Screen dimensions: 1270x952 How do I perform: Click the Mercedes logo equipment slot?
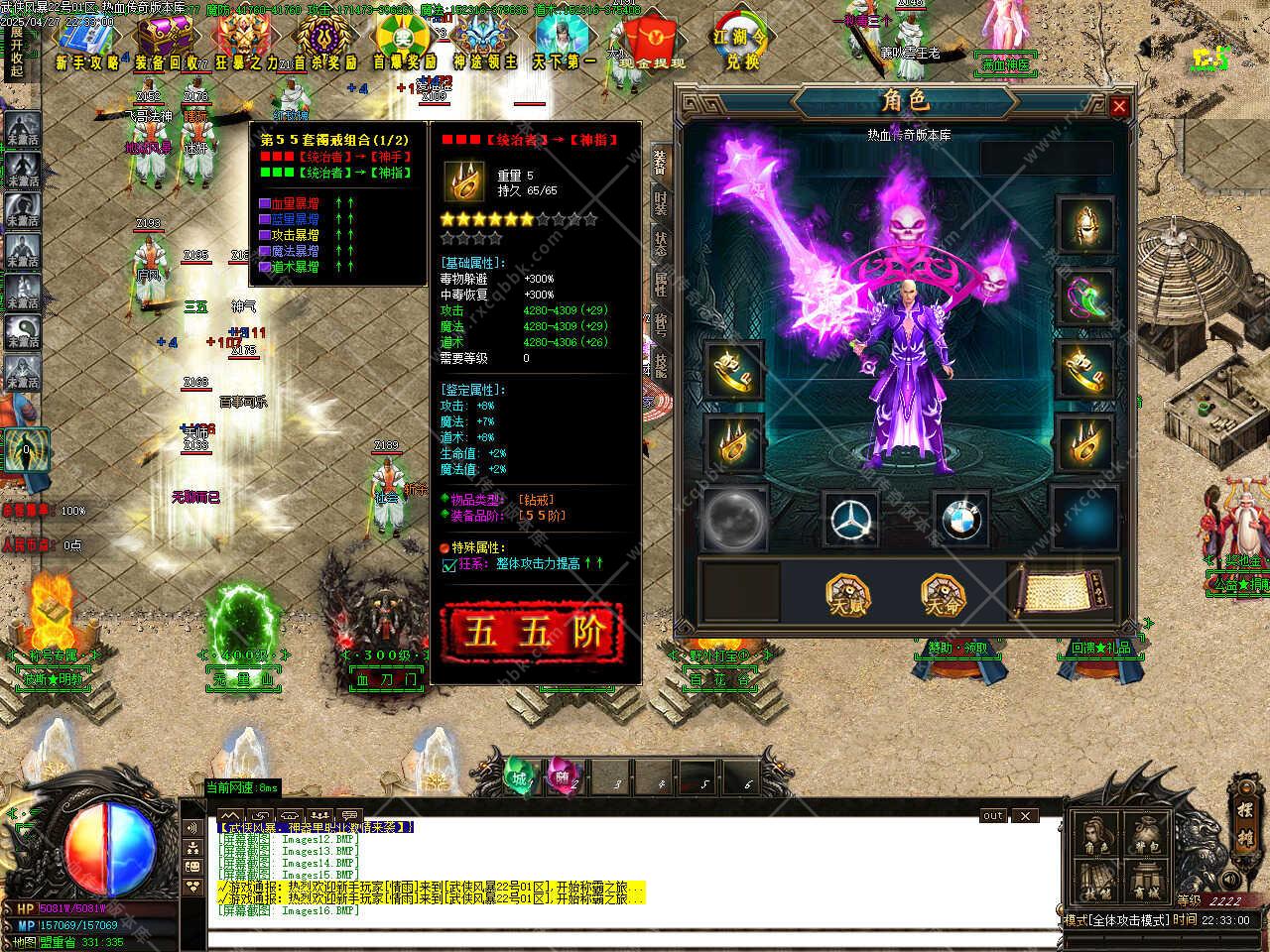click(852, 517)
